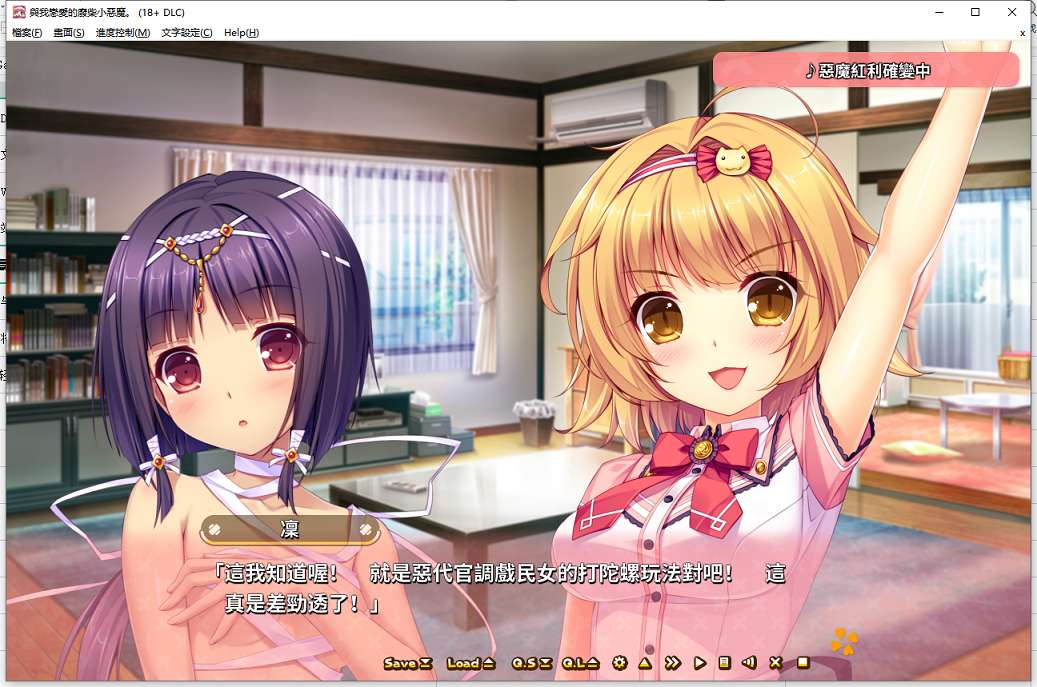
Task: Open settings via the gear icon
Action: [x=620, y=663]
